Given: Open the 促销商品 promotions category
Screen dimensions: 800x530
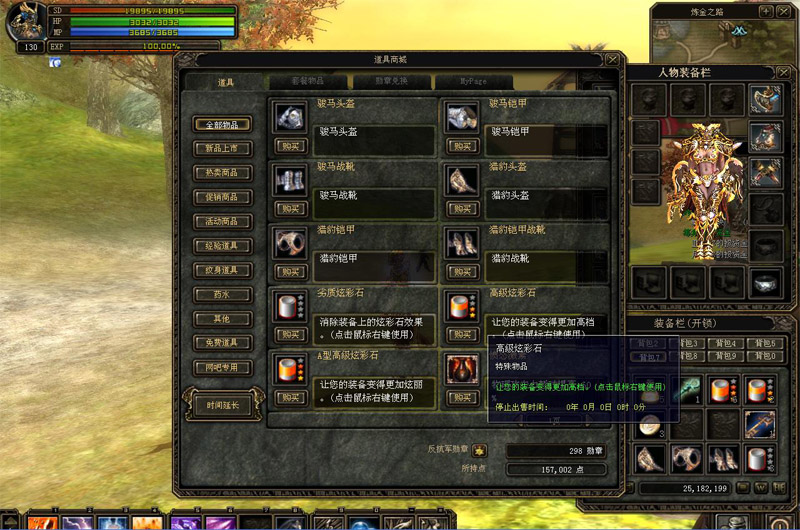Looking at the screenshot, I should point(222,197).
